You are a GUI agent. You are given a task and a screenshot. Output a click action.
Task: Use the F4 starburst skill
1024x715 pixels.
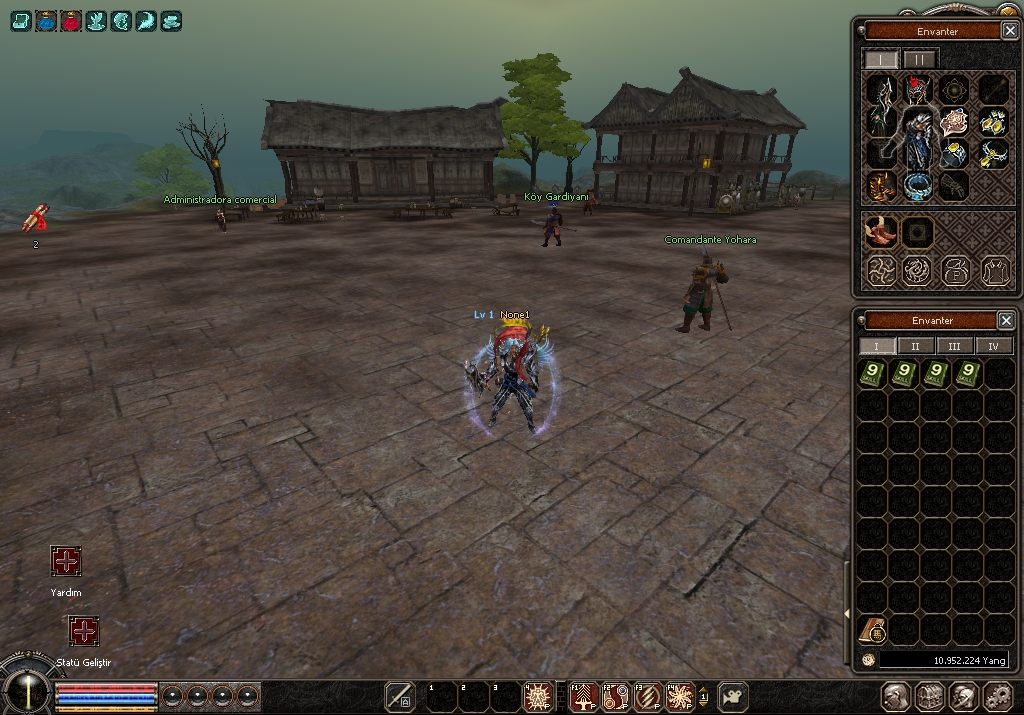(680, 695)
